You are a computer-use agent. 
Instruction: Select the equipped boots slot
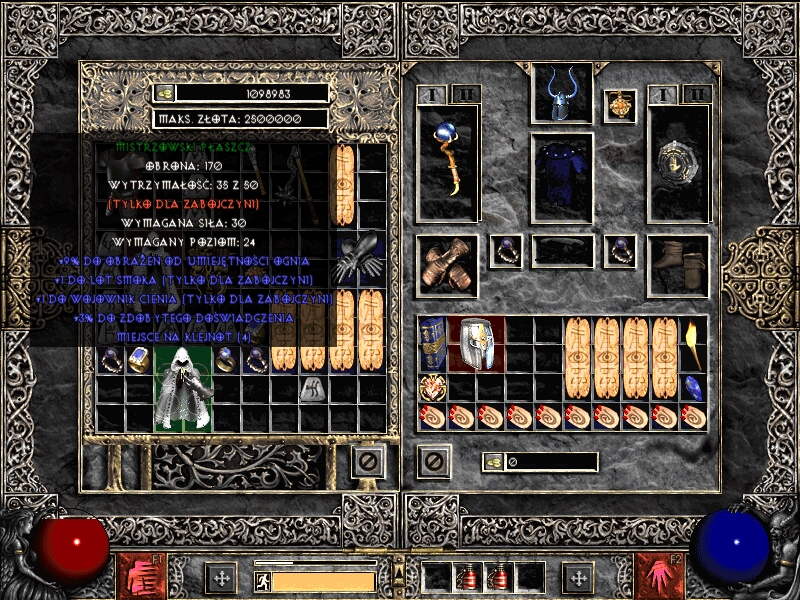[678, 266]
